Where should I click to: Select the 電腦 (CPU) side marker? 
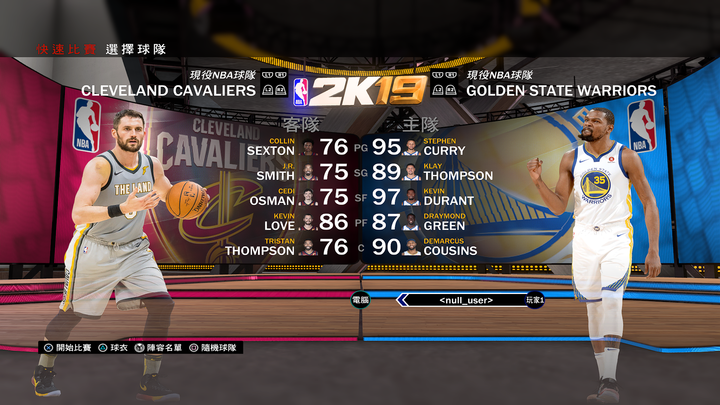coord(360,299)
